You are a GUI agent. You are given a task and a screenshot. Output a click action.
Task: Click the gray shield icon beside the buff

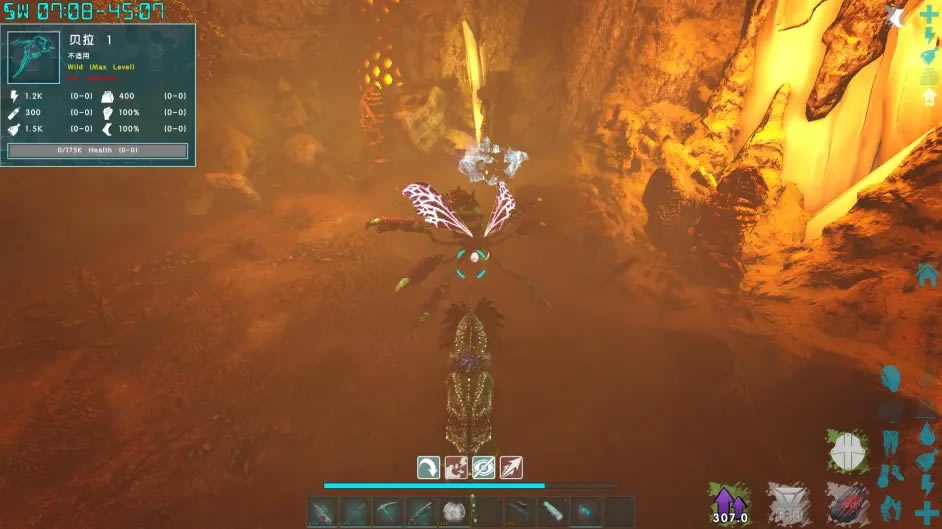788,503
